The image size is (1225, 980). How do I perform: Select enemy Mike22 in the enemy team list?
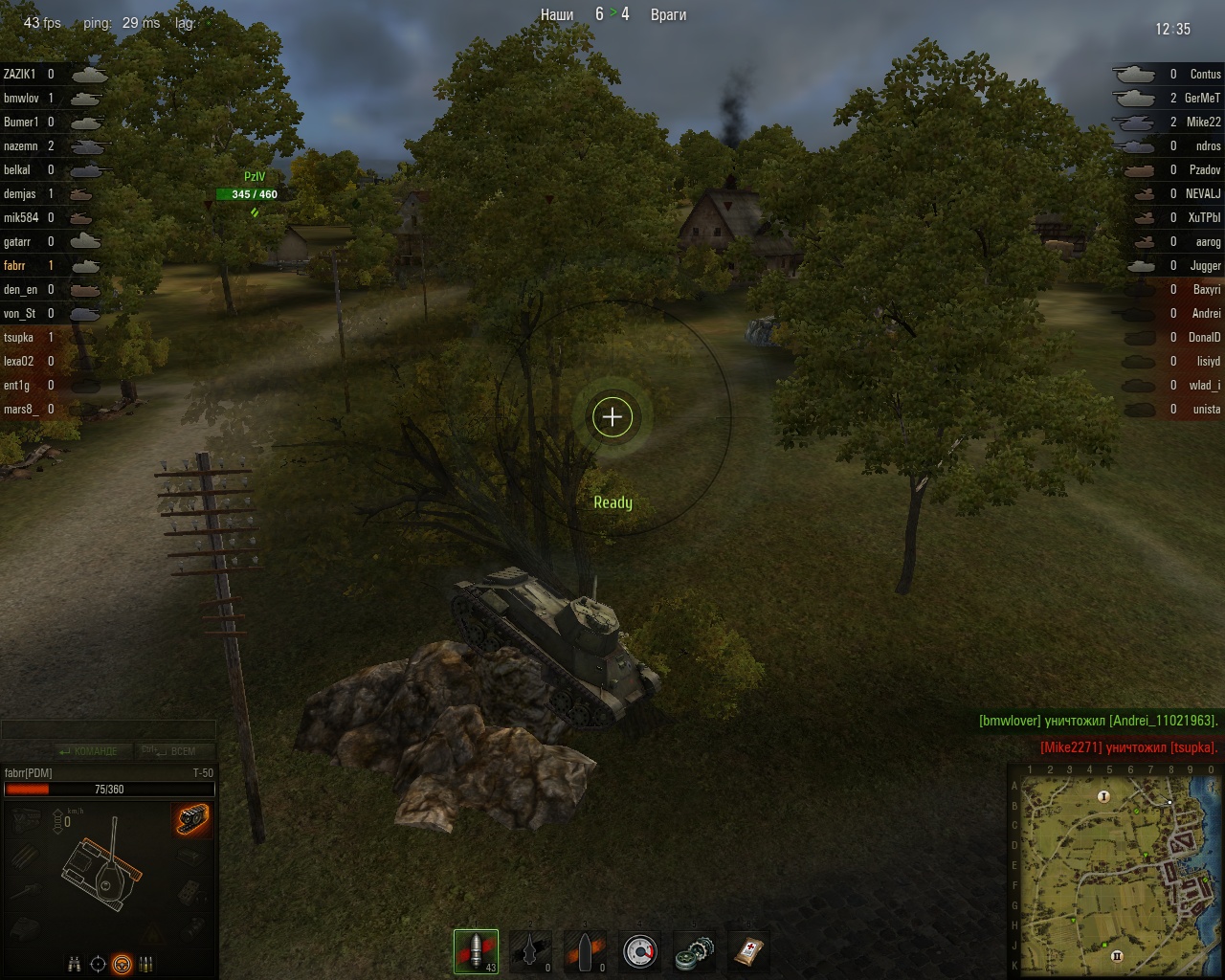[x=1203, y=122]
